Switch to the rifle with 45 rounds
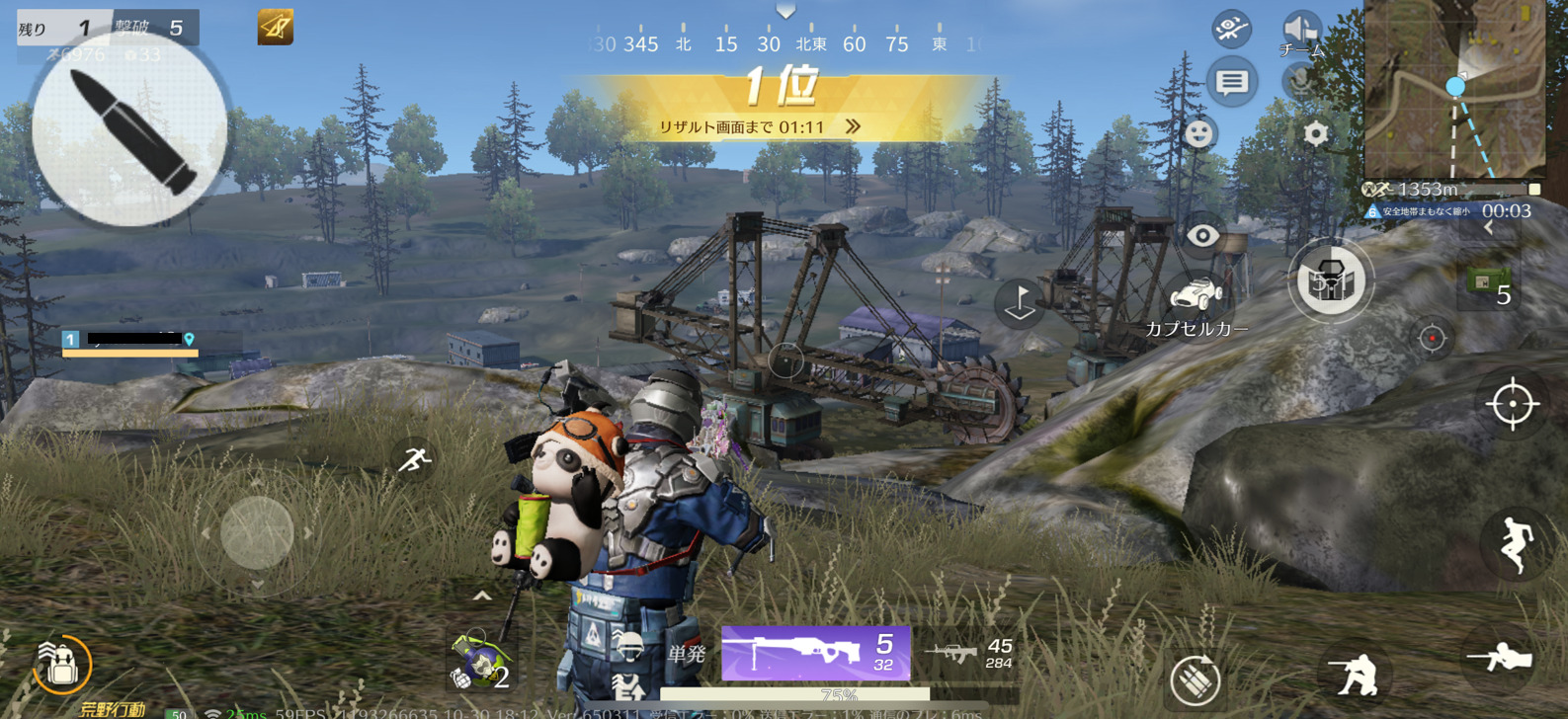This screenshot has height=719, width=1568. (969, 653)
